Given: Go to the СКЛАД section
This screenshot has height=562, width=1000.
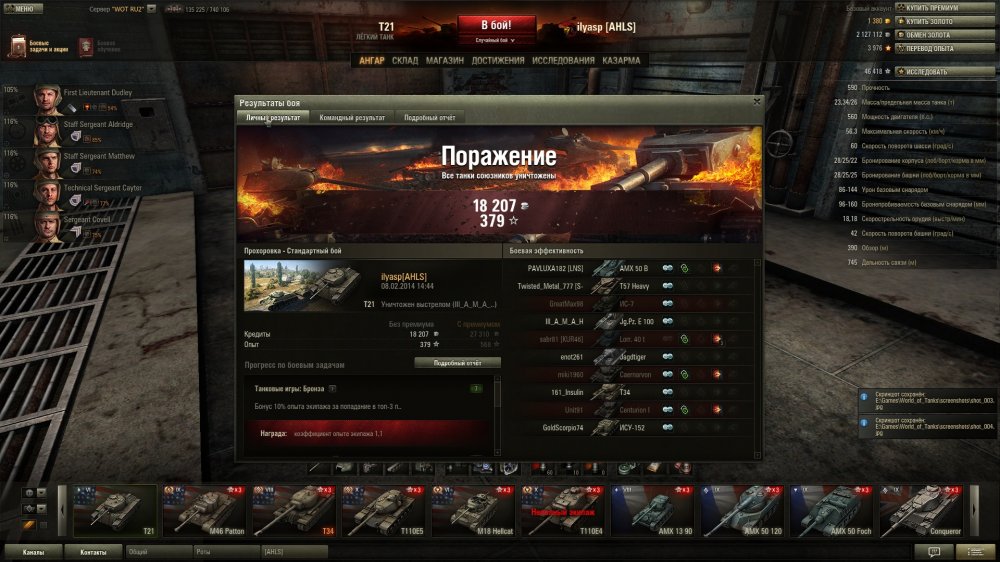Looking at the screenshot, I should [405, 60].
